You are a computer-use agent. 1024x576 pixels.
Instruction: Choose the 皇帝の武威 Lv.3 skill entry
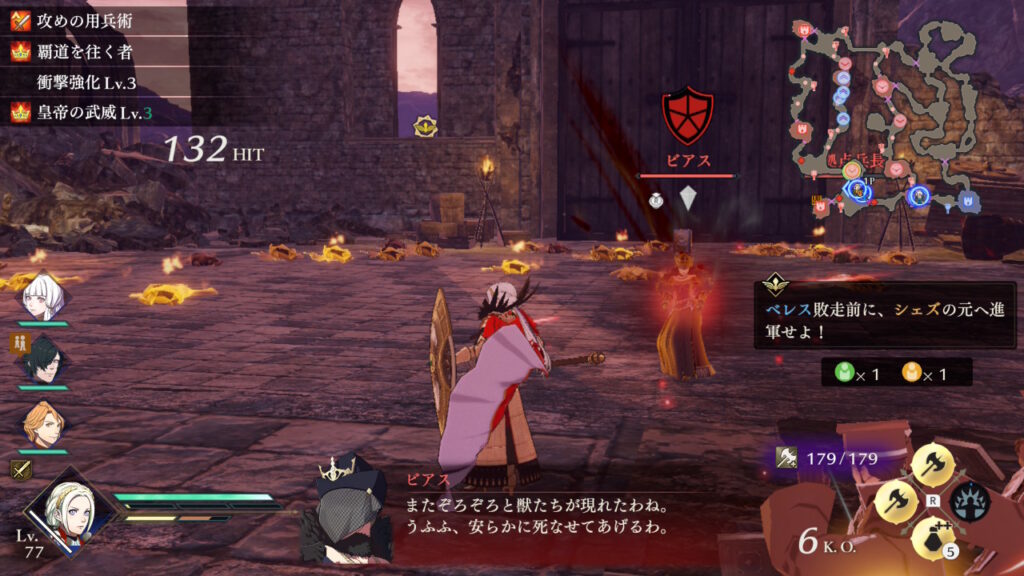[x=90, y=113]
